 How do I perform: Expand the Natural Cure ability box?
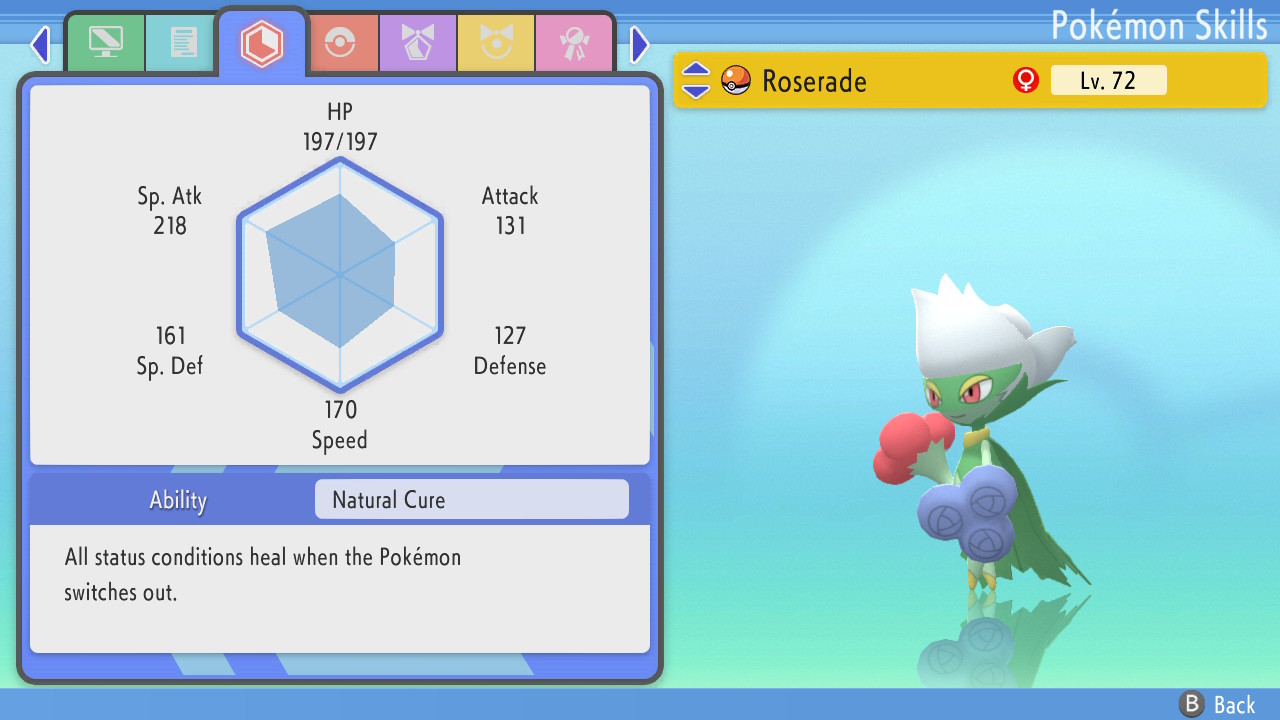click(471, 499)
